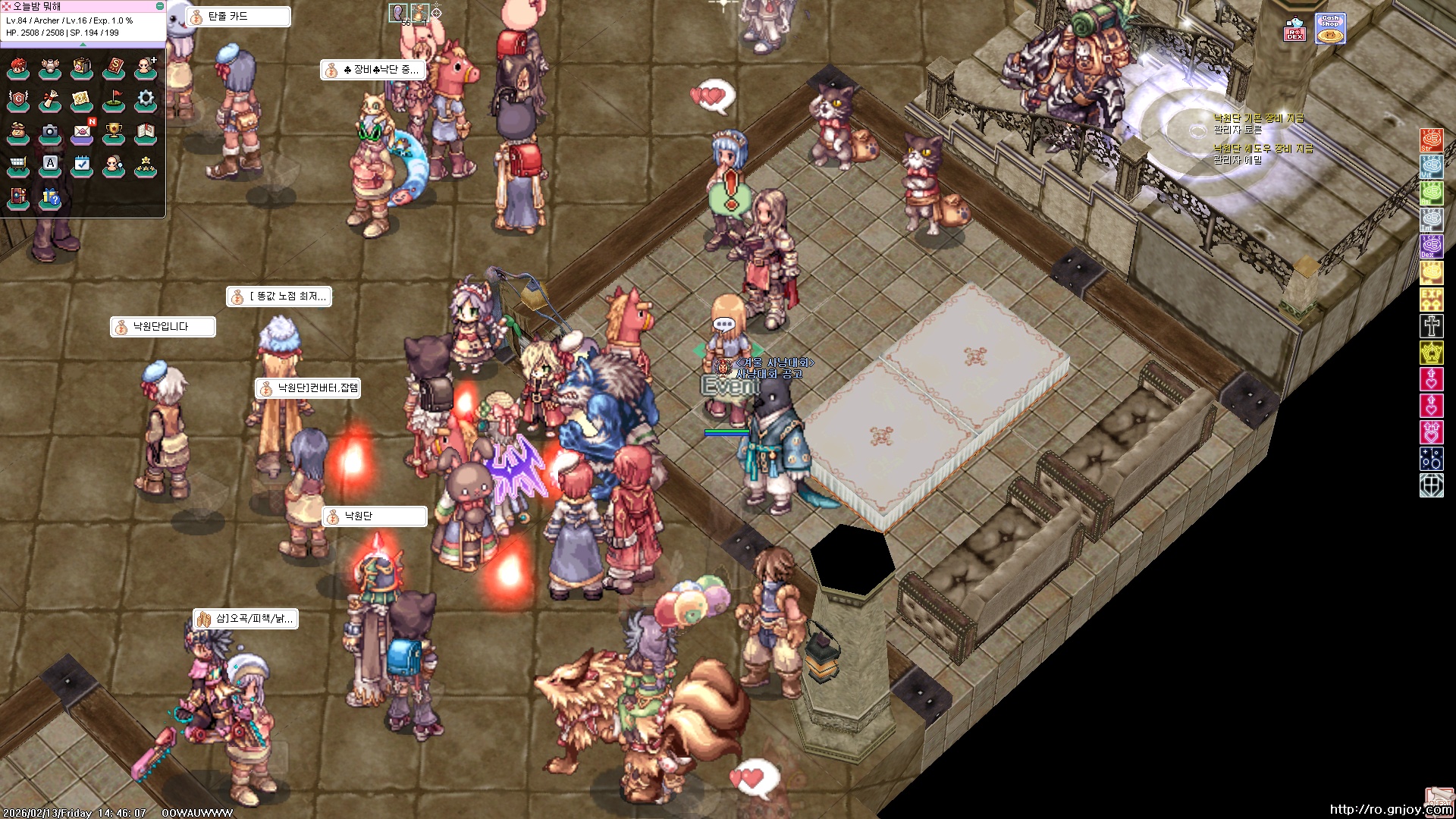Click the EXP boost buff icon
1456x819 pixels.
point(1431,300)
